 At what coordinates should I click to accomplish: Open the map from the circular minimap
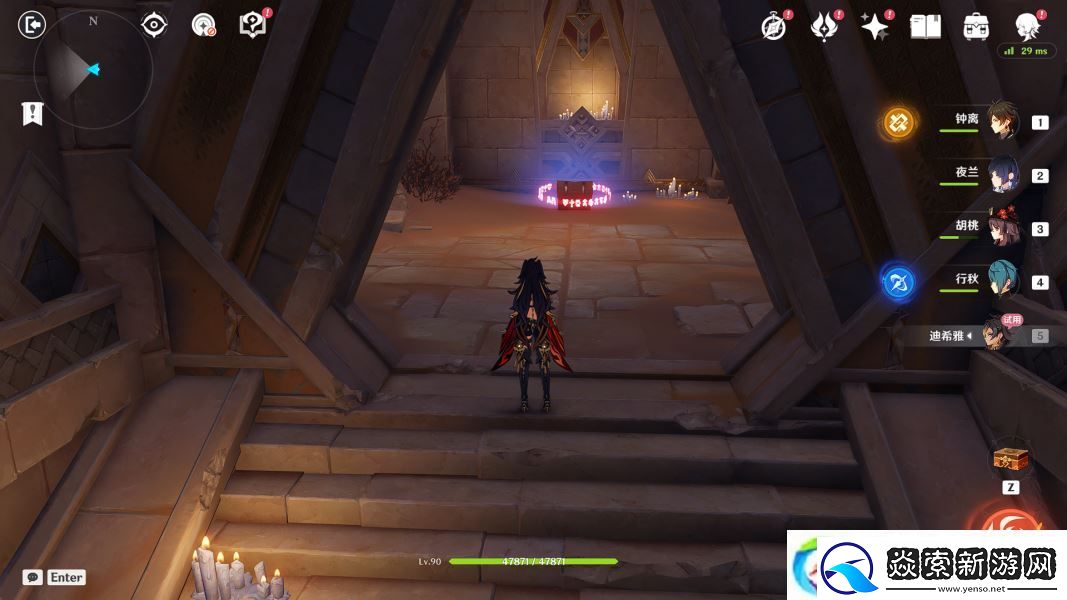(x=92, y=70)
